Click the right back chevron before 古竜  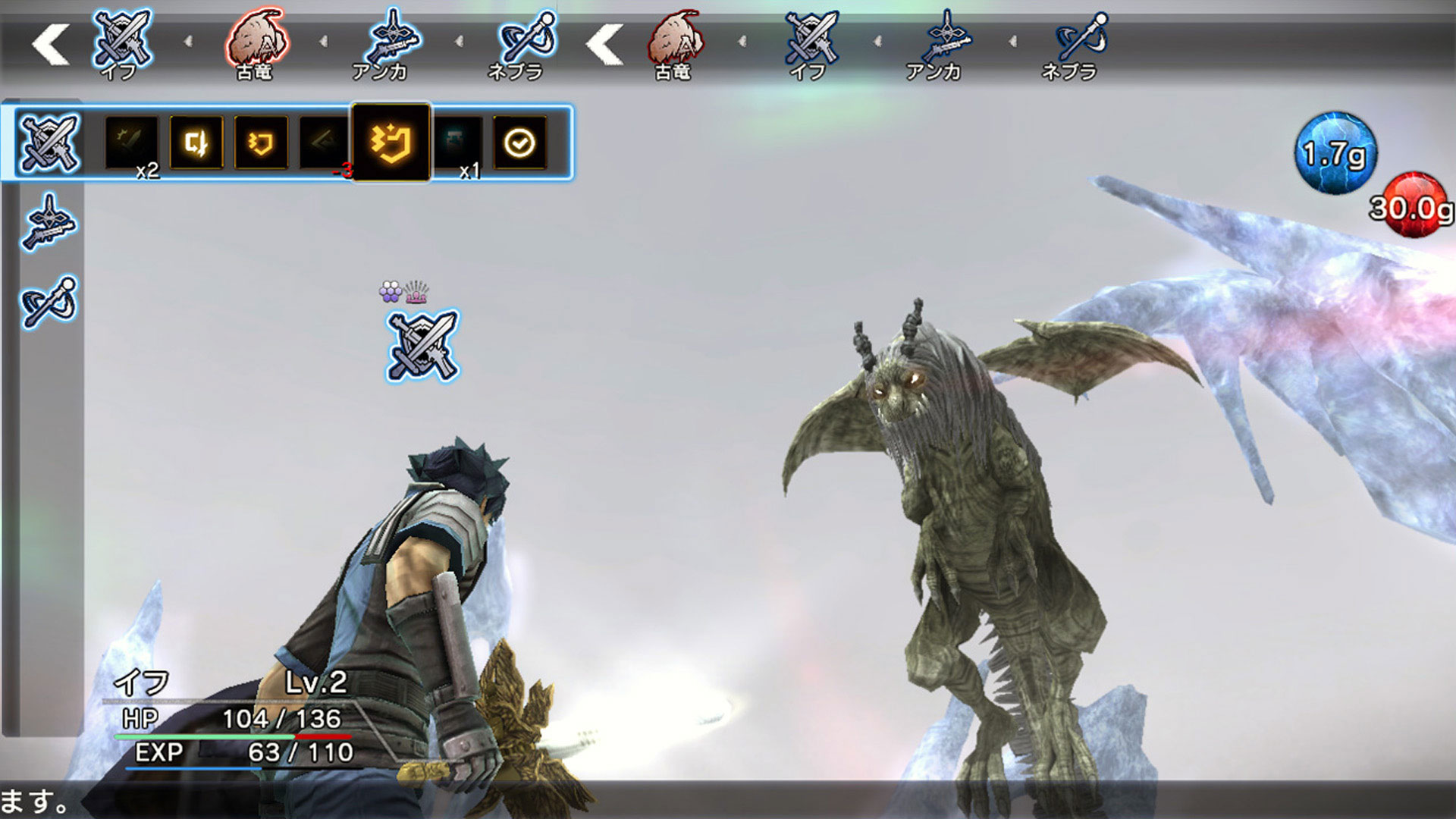click(x=603, y=44)
